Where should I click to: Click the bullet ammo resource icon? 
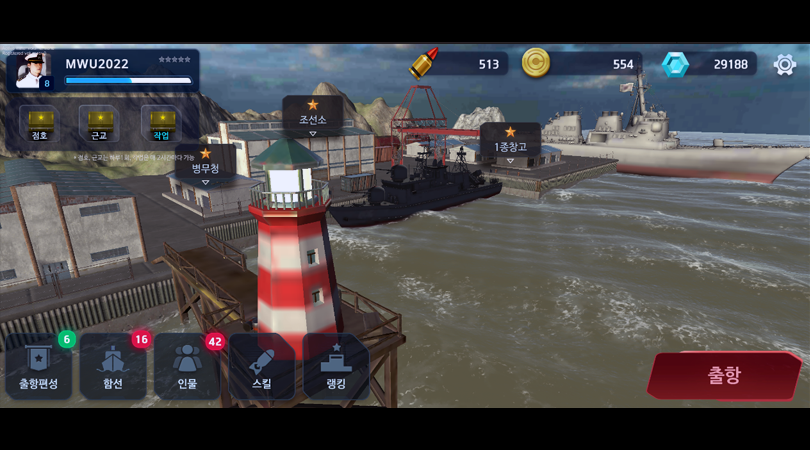point(424,64)
